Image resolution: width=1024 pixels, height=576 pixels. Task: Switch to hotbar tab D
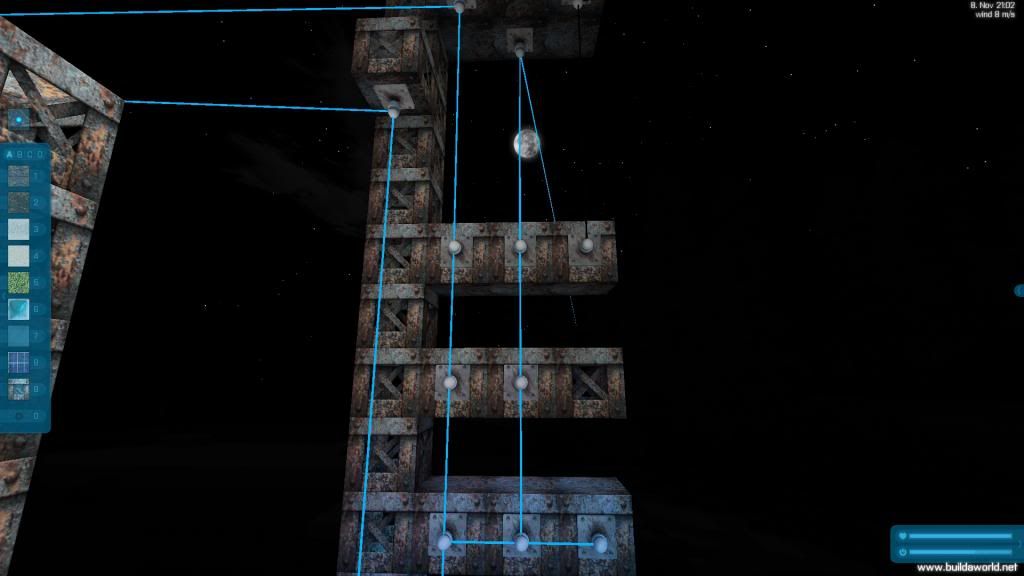point(40,155)
